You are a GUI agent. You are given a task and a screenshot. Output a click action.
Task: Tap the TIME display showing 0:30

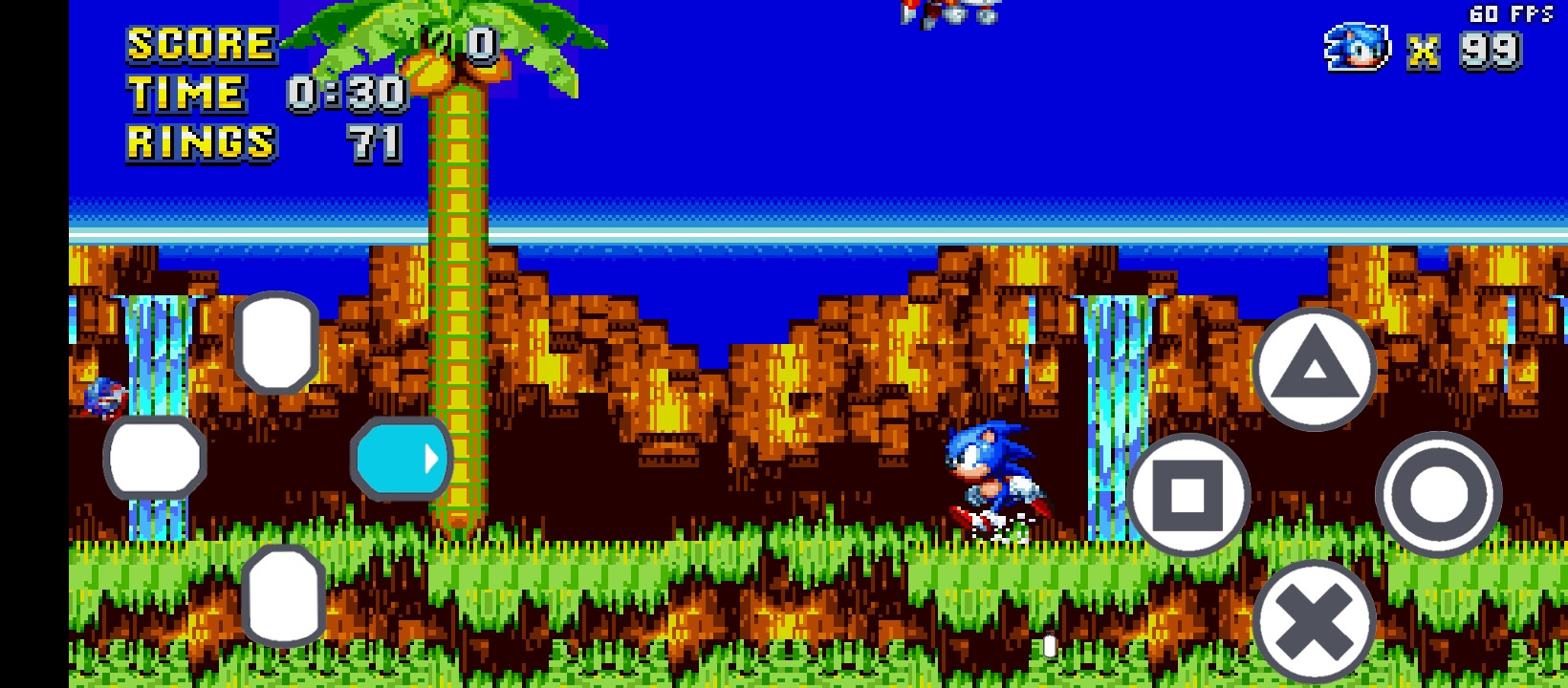click(344, 93)
